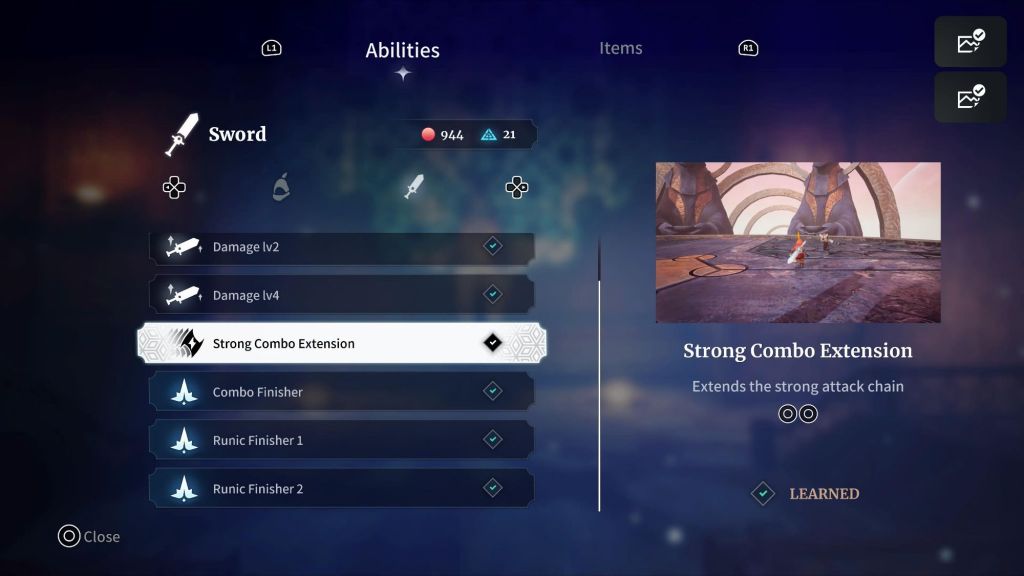Select the small sword category icon

pyautogui.click(x=414, y=187)
